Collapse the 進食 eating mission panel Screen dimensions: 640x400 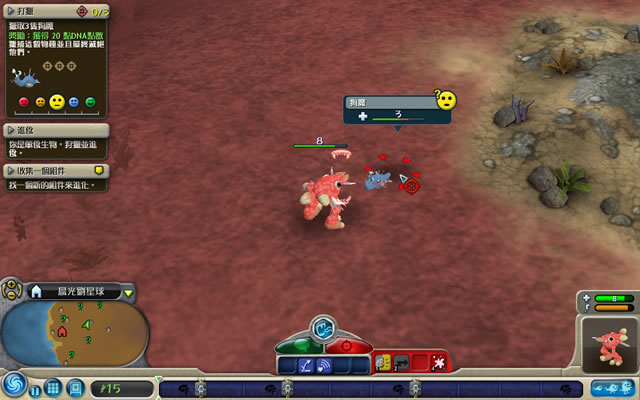point(12,130)
